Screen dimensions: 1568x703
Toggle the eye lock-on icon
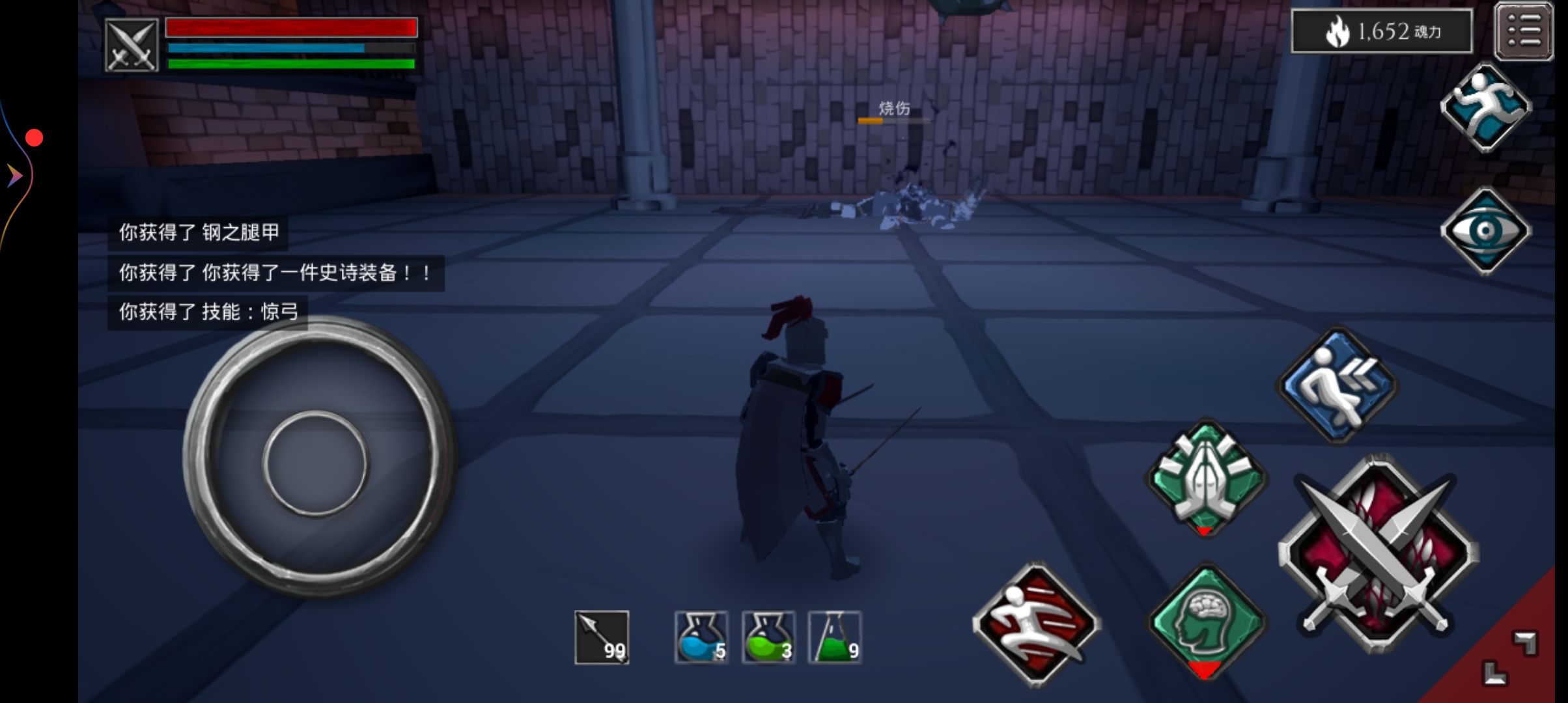(1486, 230)
